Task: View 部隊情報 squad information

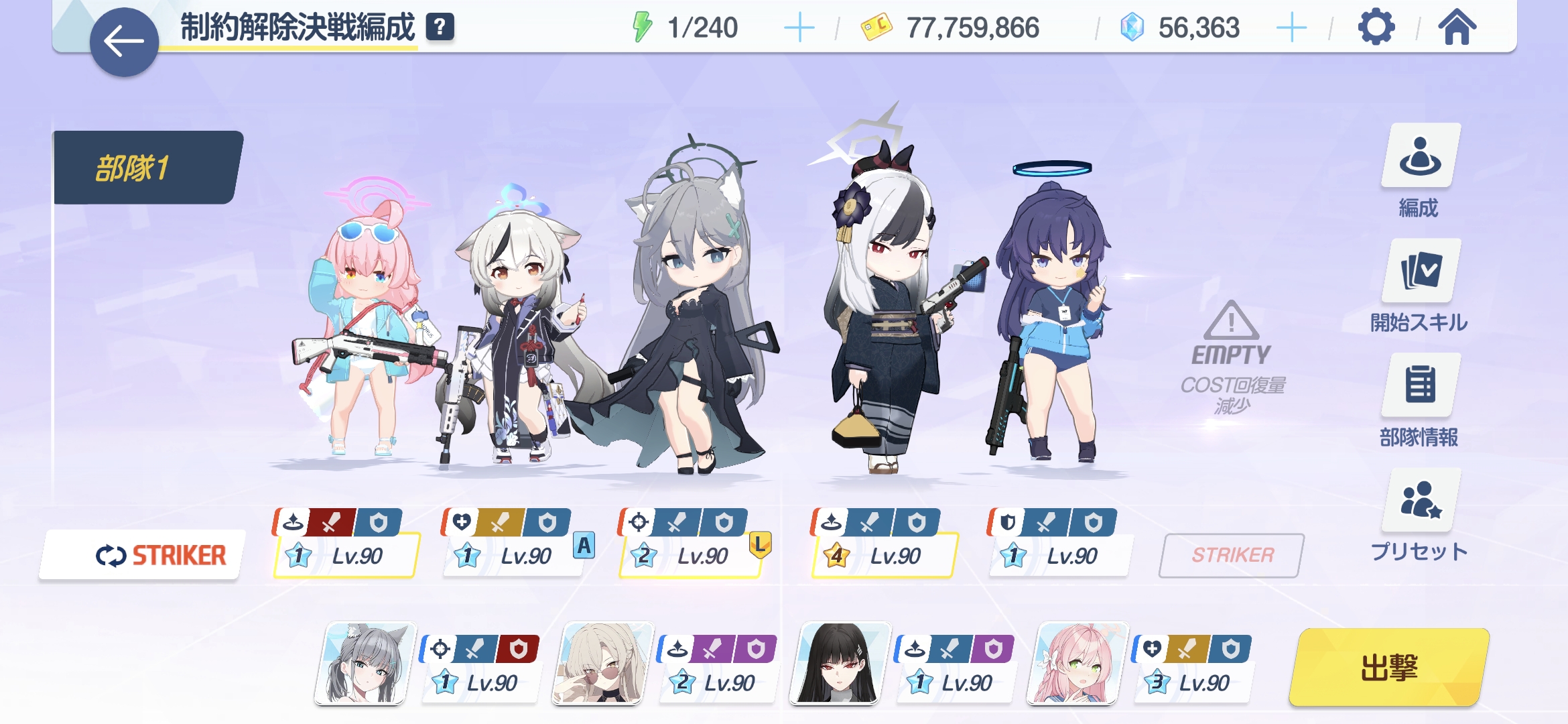Action: coord(1419,400)
